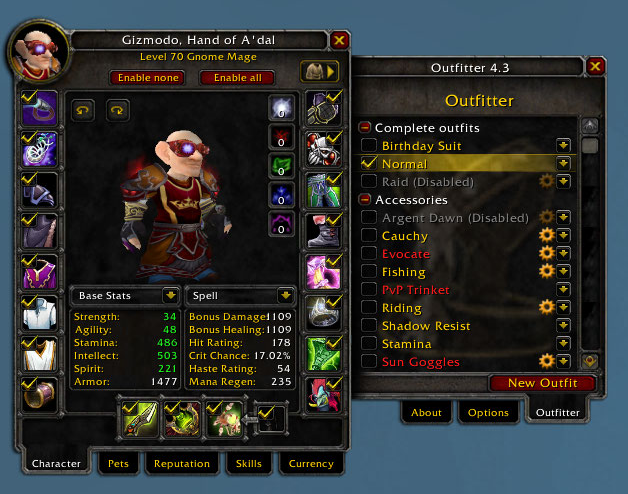Enable the Riding outfit checkbox

369,308
